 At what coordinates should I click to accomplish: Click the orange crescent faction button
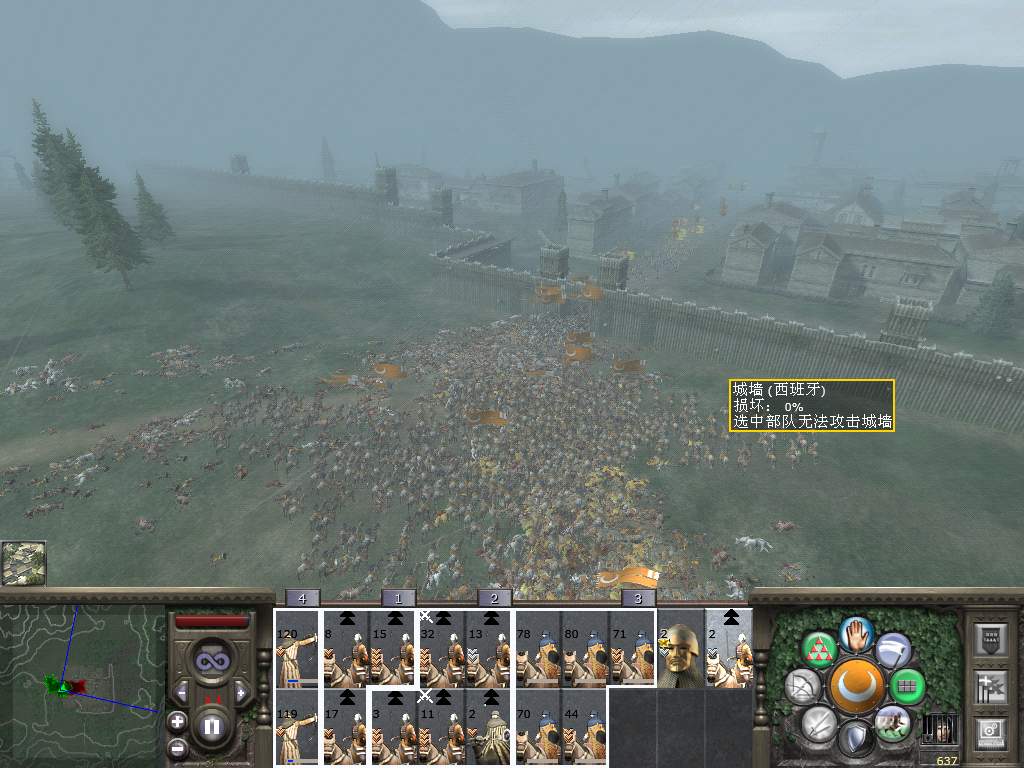click(855, 686)
